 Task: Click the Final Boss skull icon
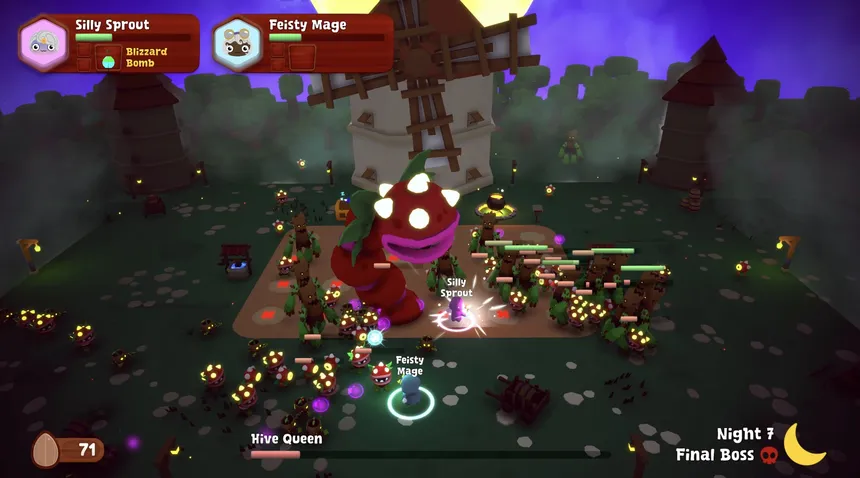[769, 455]
